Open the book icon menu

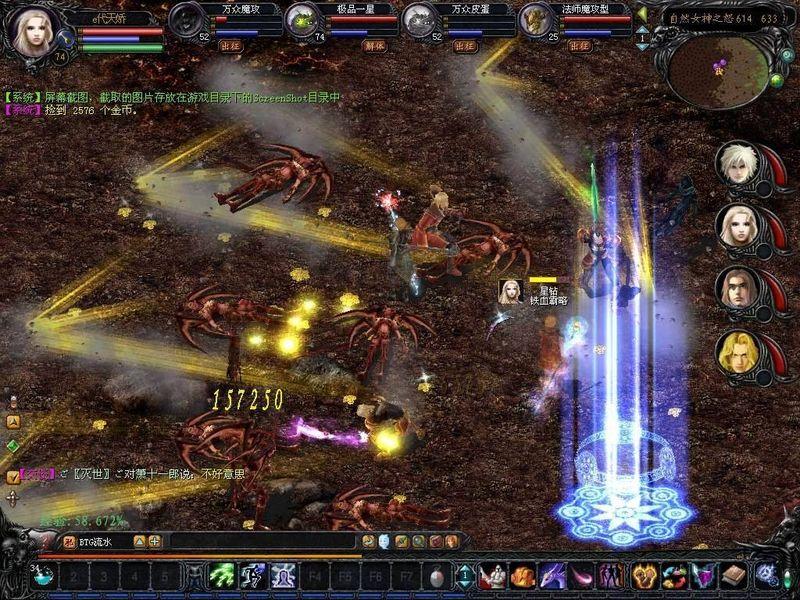pos(733,576)
